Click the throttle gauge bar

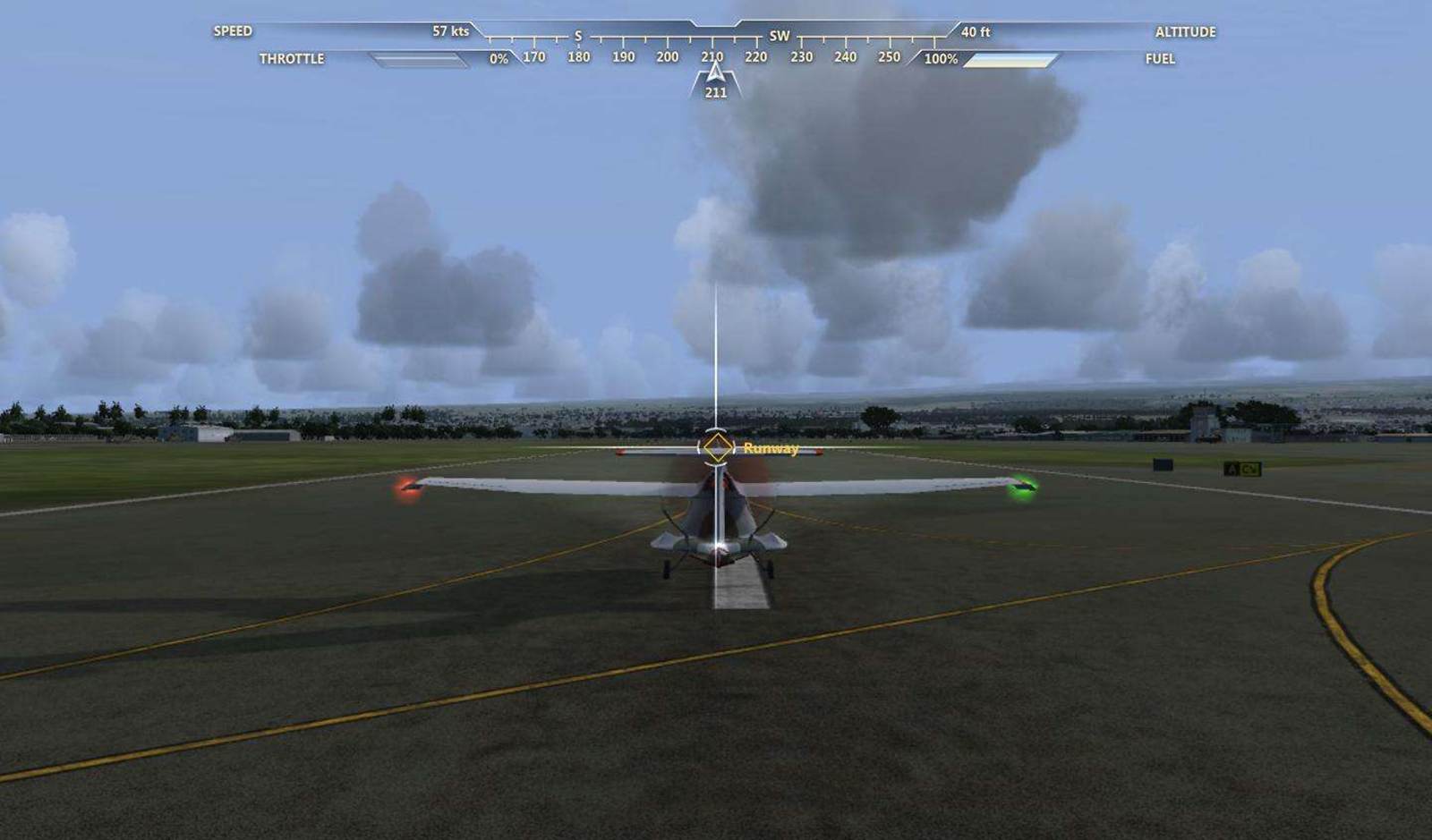[x=419, y=60]
